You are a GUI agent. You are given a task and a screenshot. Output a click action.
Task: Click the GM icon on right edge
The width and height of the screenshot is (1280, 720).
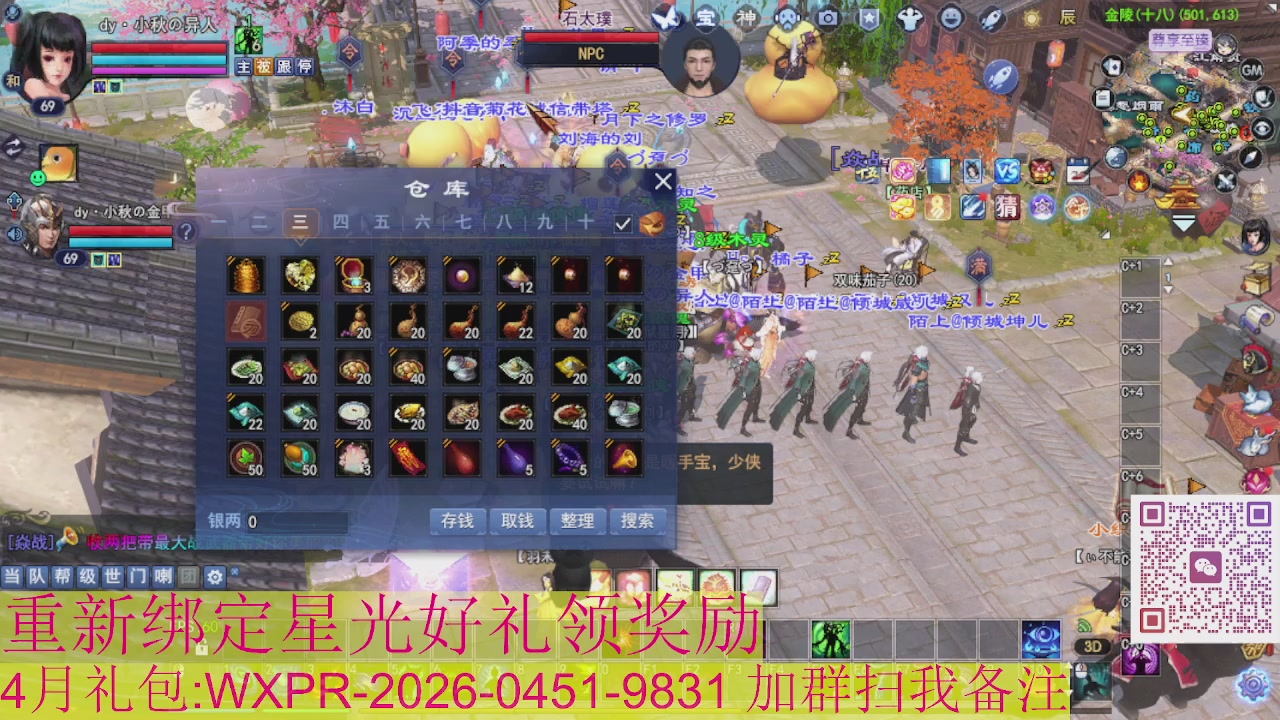pyautogui.click(x=1251, y=69)
